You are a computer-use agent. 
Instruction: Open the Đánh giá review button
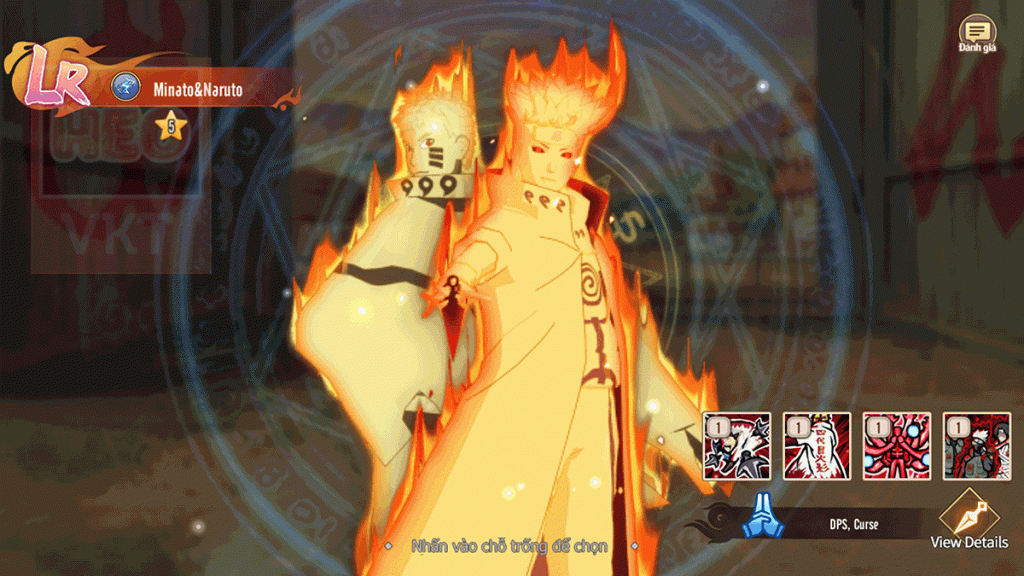point(976,34)
